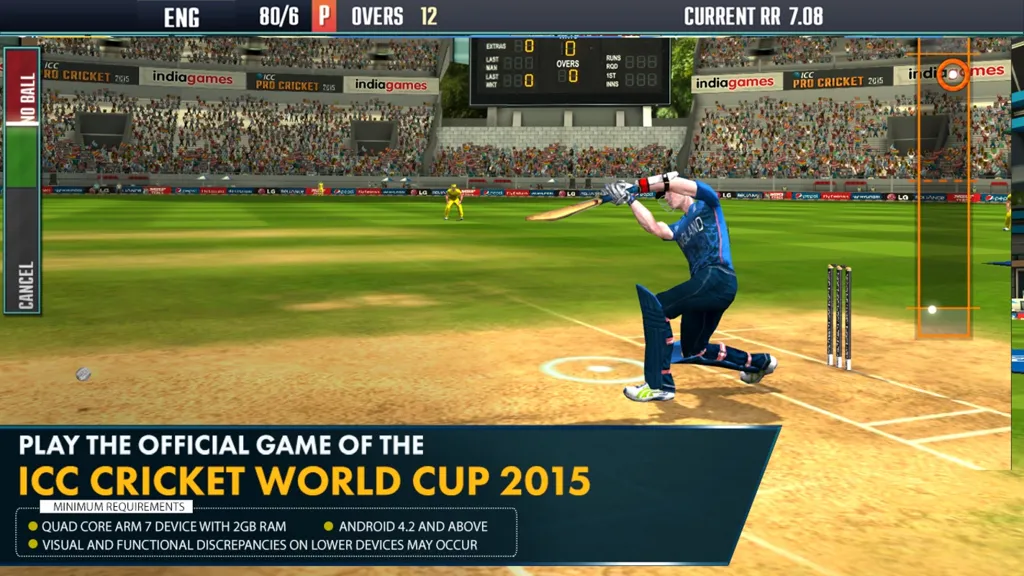Click the green zone of the delivery meter
The width and height of the screenshot is (1024, 576).
pos(22,155)
